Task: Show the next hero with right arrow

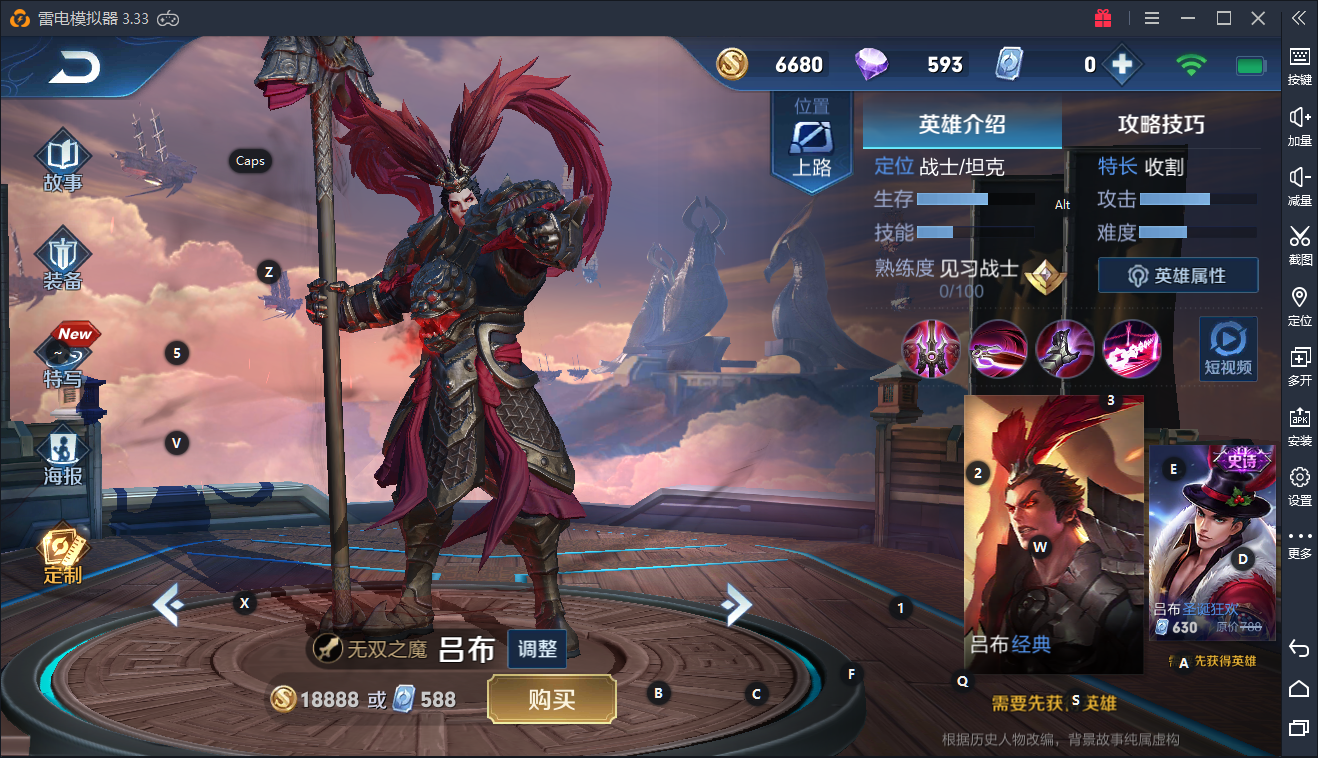Action: 737,603
